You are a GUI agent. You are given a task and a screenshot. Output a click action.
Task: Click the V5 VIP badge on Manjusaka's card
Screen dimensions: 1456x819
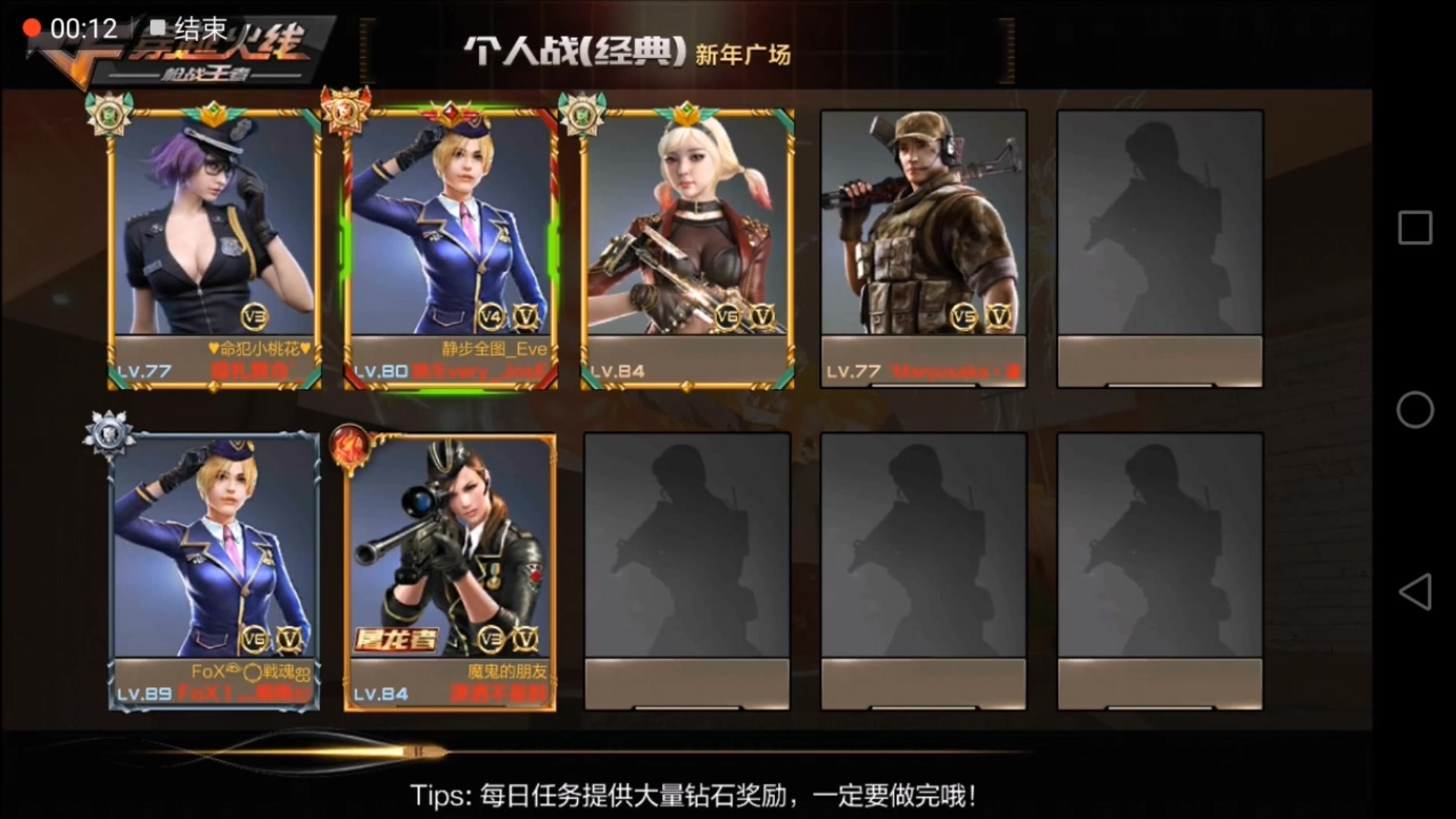click(x=964, y=316)
